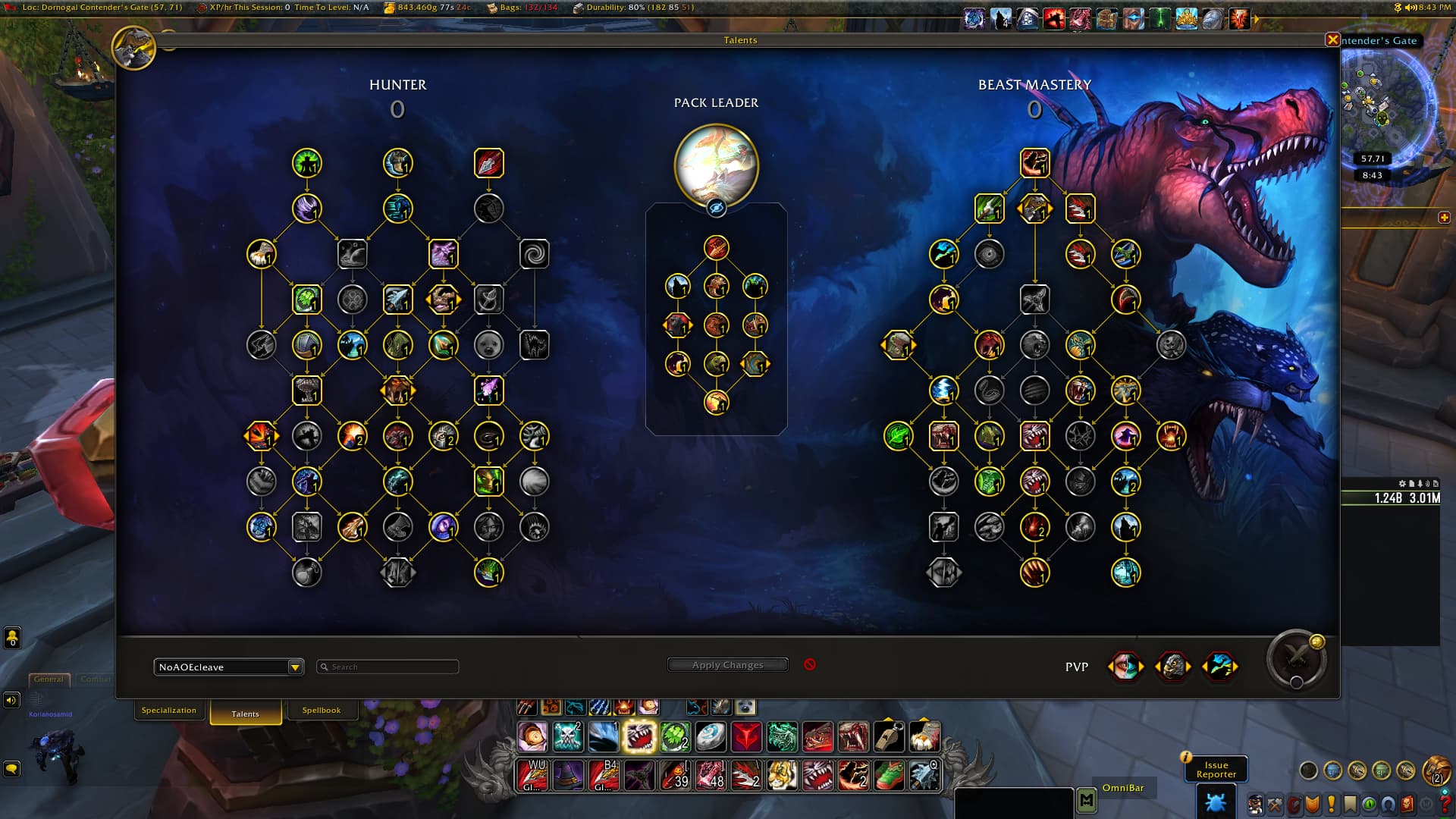This screenshot has height=819, width=1456.
Task: Select the Talents tab
Action: coord(245,714)
